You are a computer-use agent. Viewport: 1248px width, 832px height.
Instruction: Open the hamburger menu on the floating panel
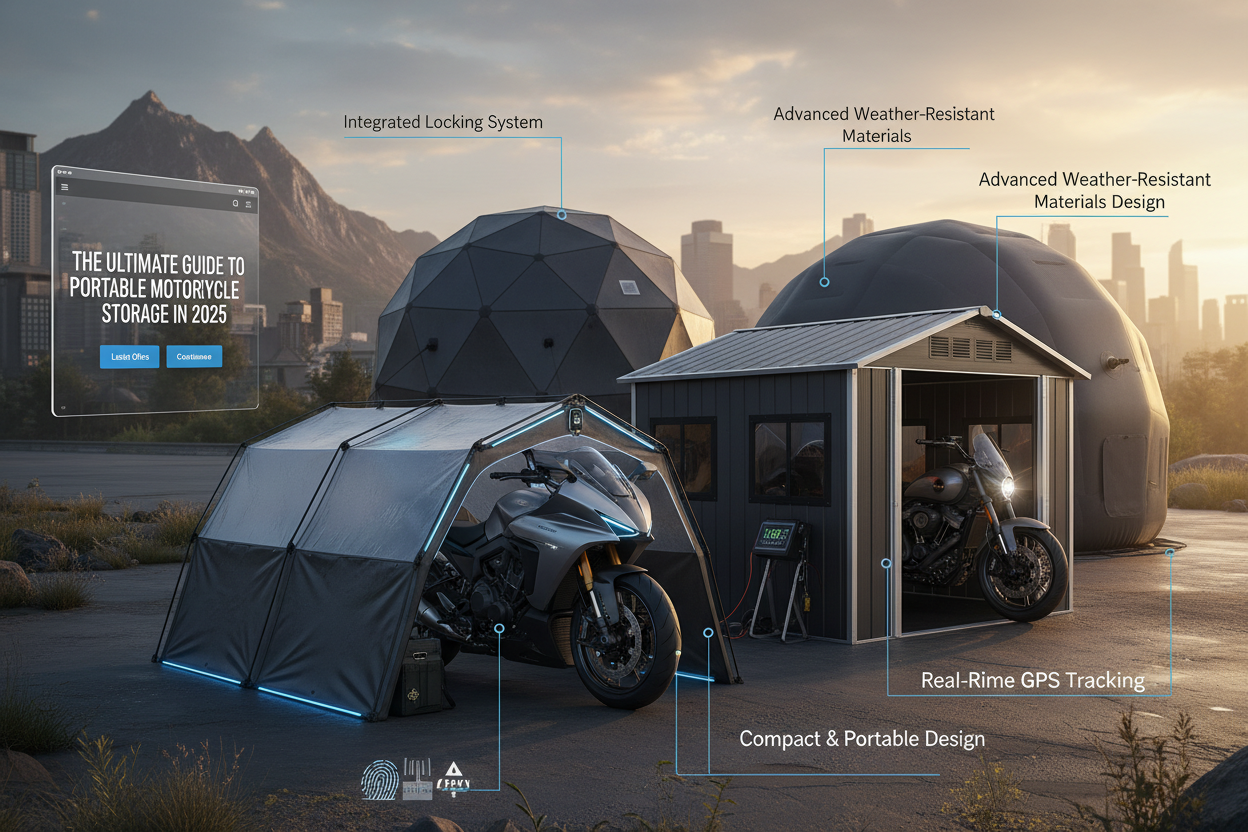[x=65, y=187]
